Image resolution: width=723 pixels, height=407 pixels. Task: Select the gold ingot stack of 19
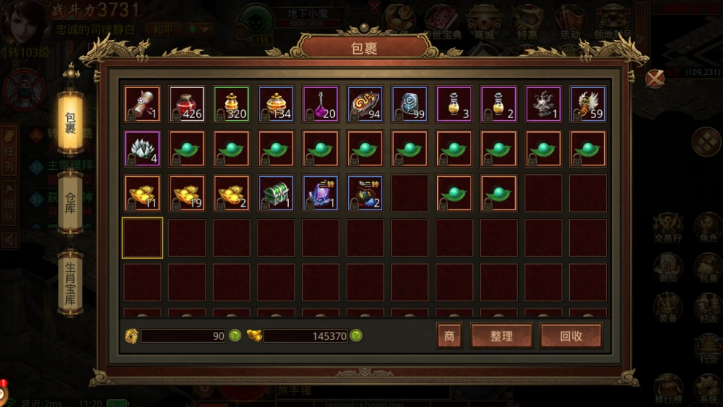[x=187, y=193]
